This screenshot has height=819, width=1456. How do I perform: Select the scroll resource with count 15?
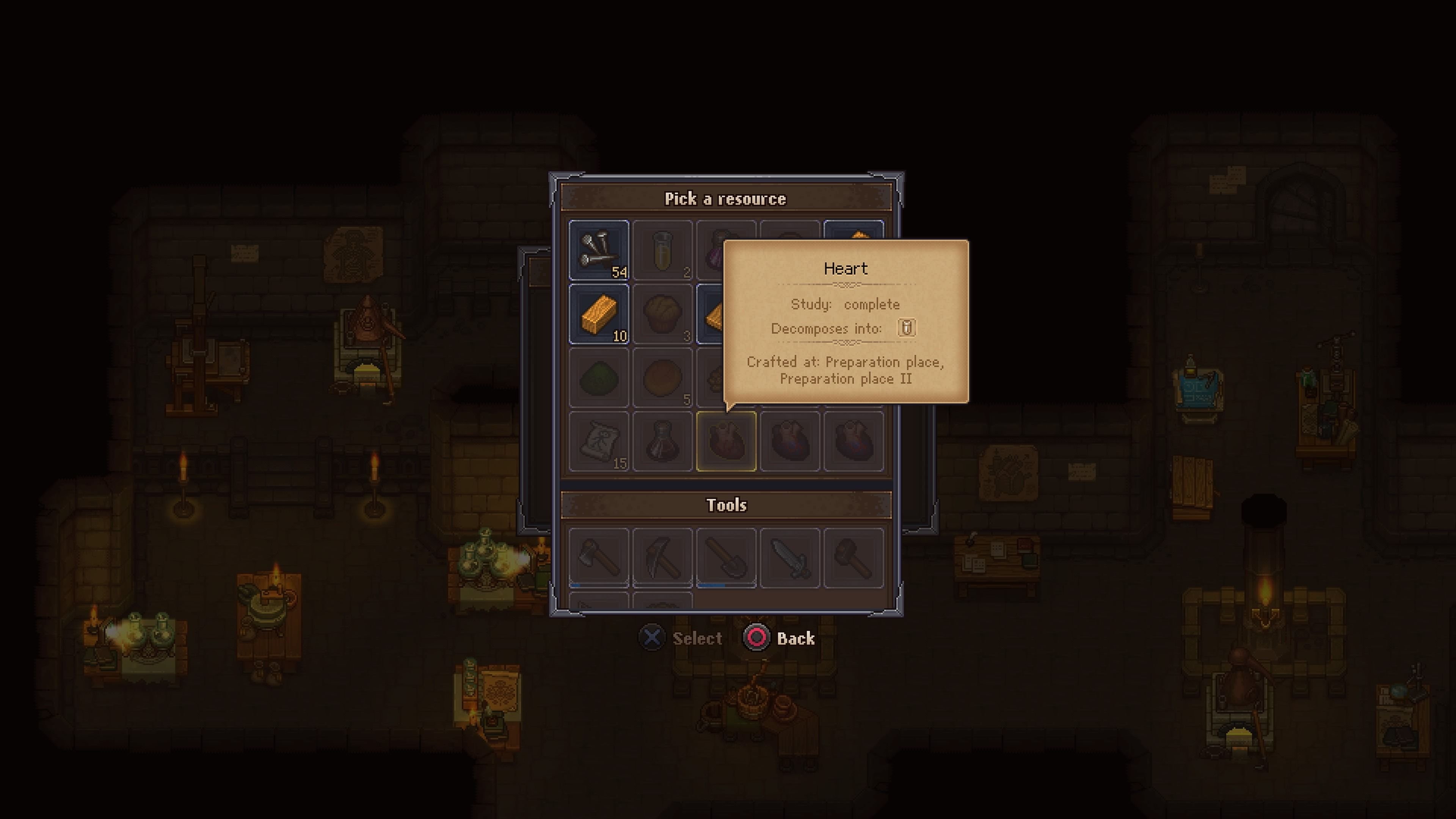[x=599, y=441]
